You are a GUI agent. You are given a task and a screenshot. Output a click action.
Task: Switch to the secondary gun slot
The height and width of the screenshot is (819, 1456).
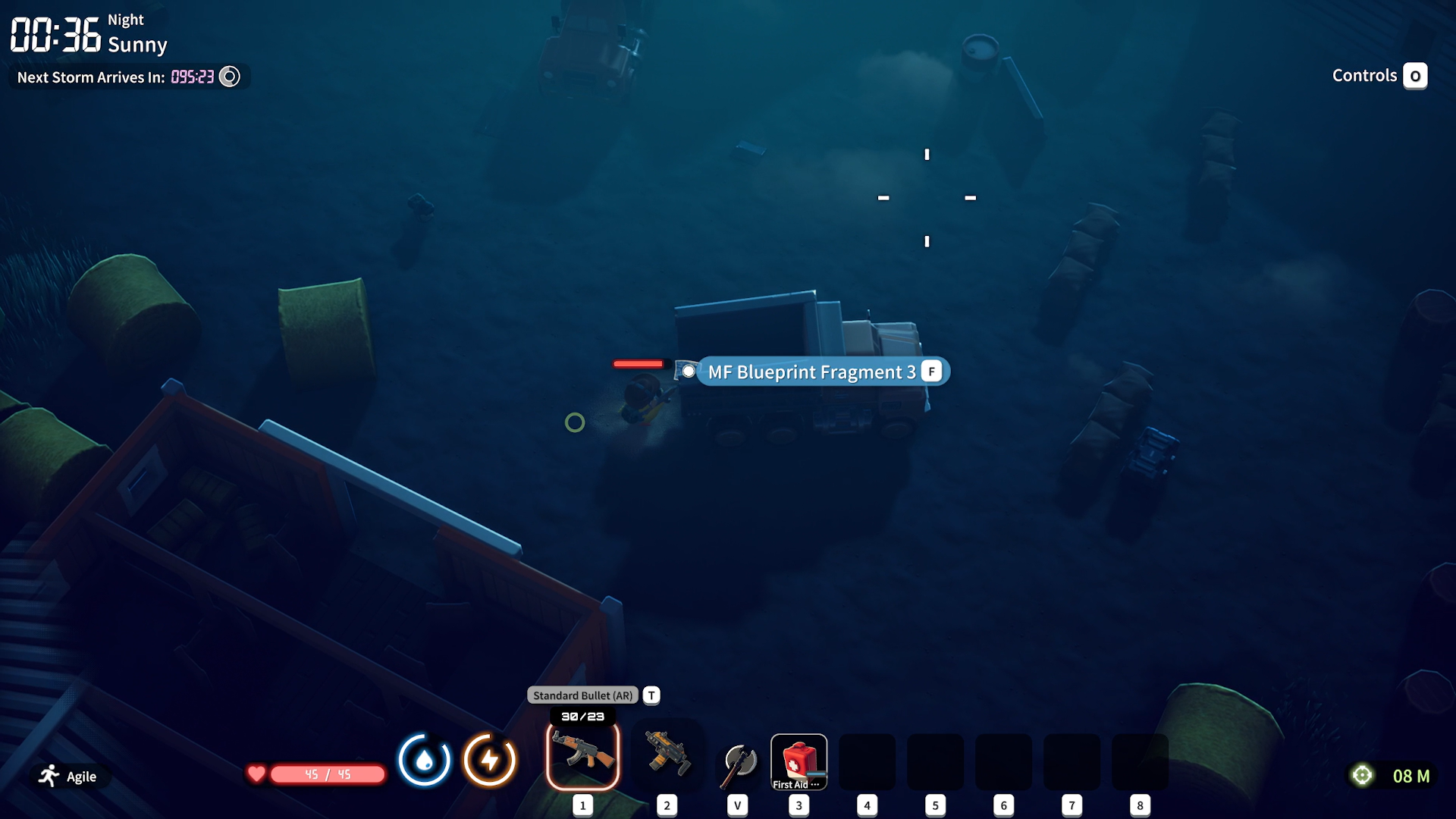click(x=667, y=755)
